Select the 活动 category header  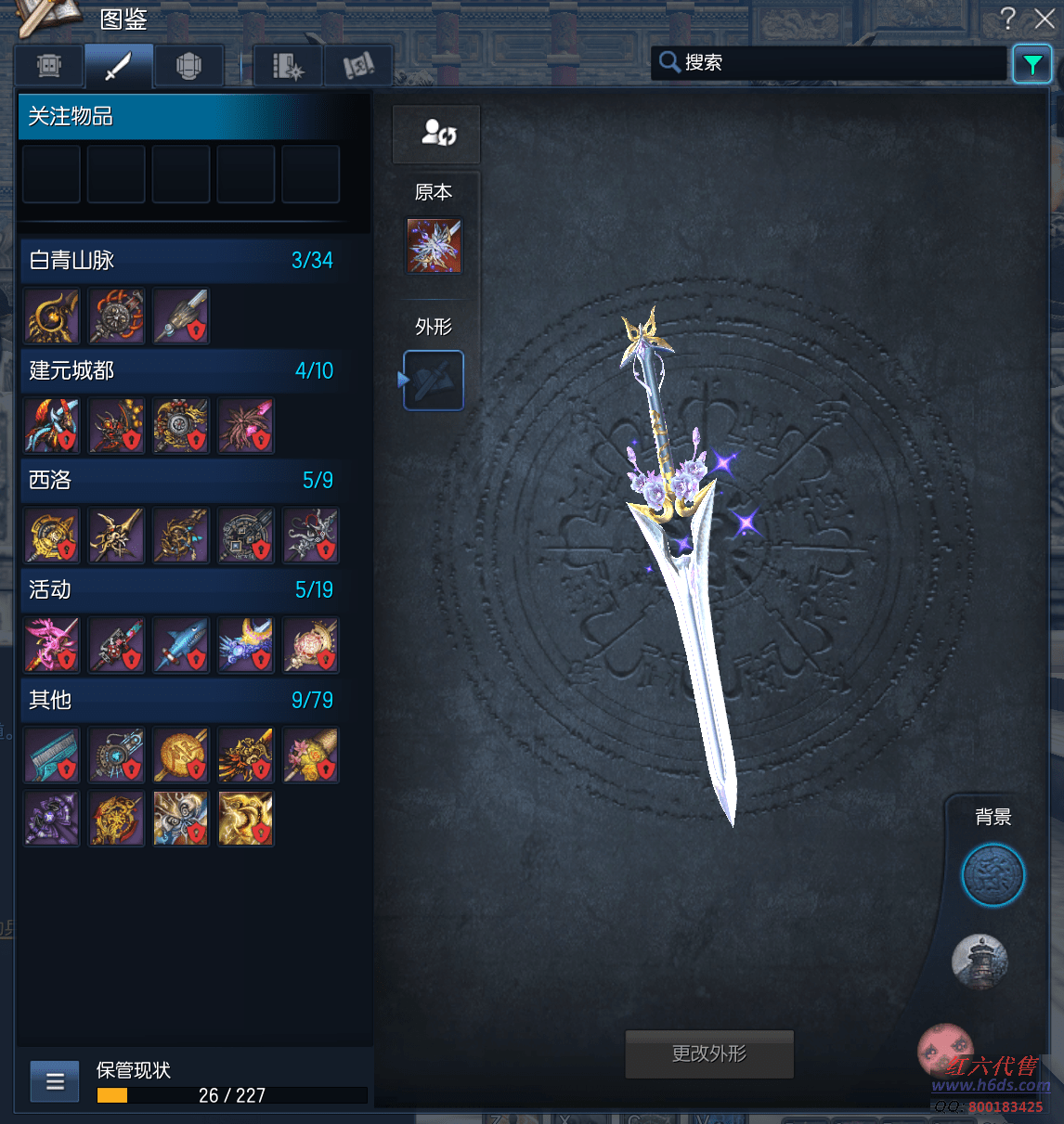pos(182,589)
